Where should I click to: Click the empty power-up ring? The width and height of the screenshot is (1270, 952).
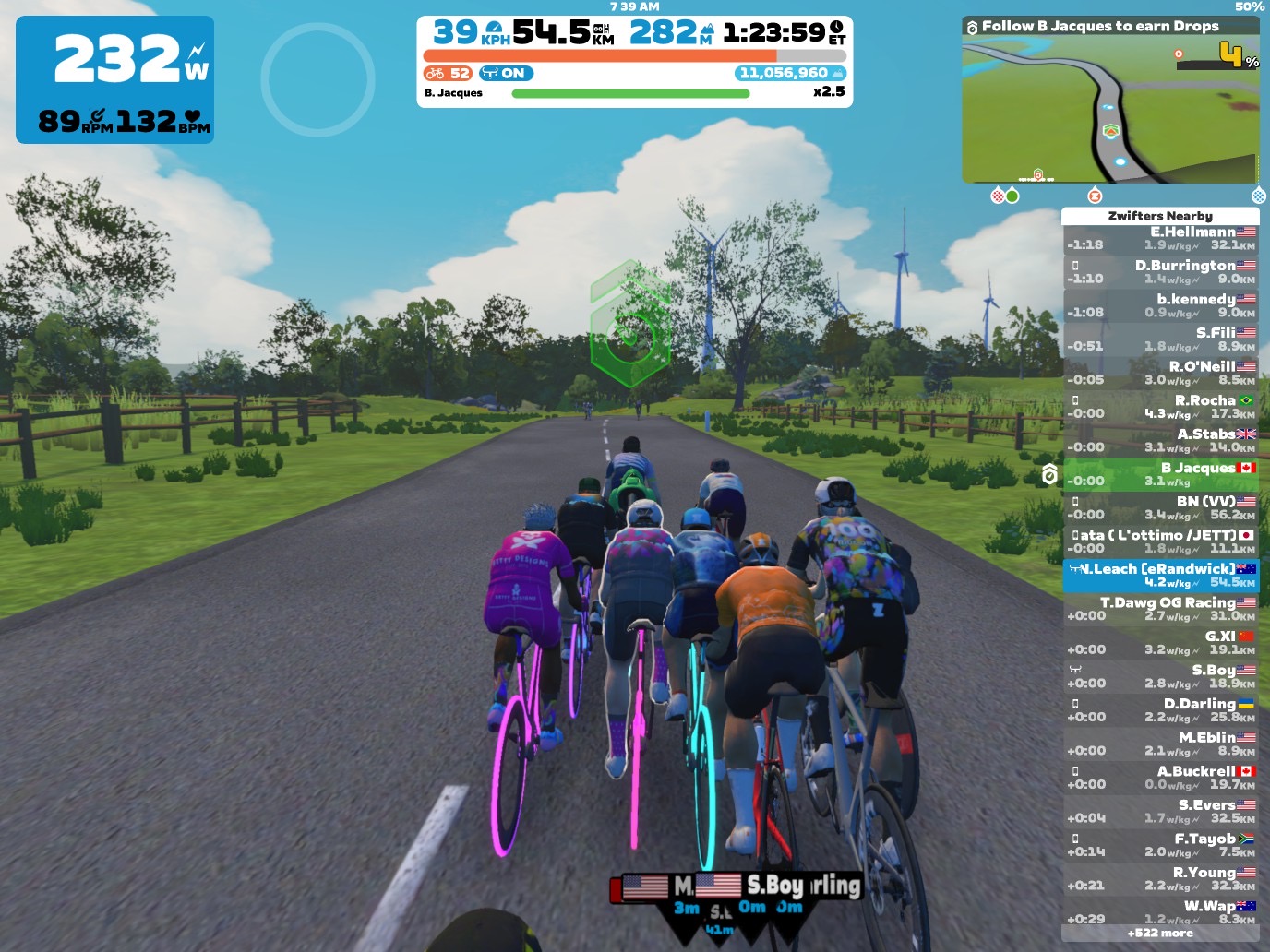317,79
